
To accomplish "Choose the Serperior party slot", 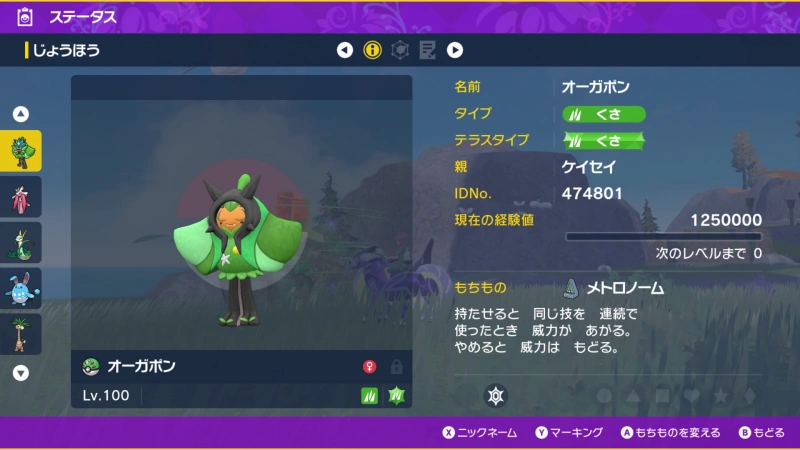I will pos(21,243).
